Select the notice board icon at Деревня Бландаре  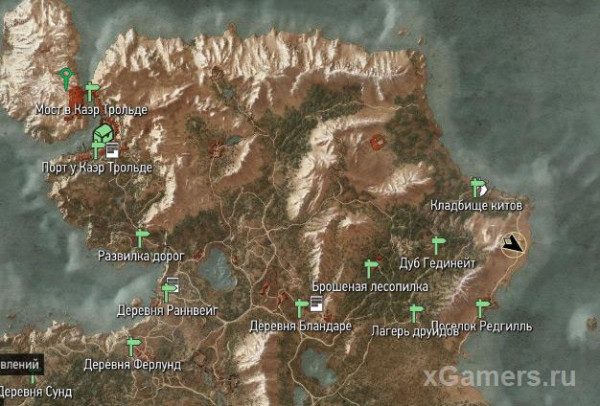pos(315,302)
